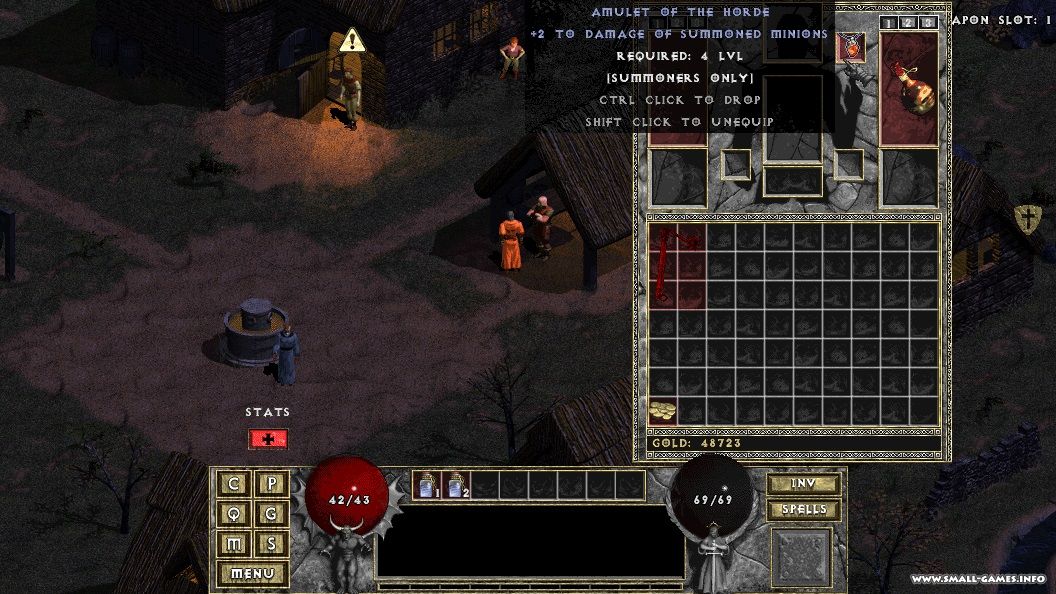
Task: Click the P button on the panel
Action: pos(271,484)
